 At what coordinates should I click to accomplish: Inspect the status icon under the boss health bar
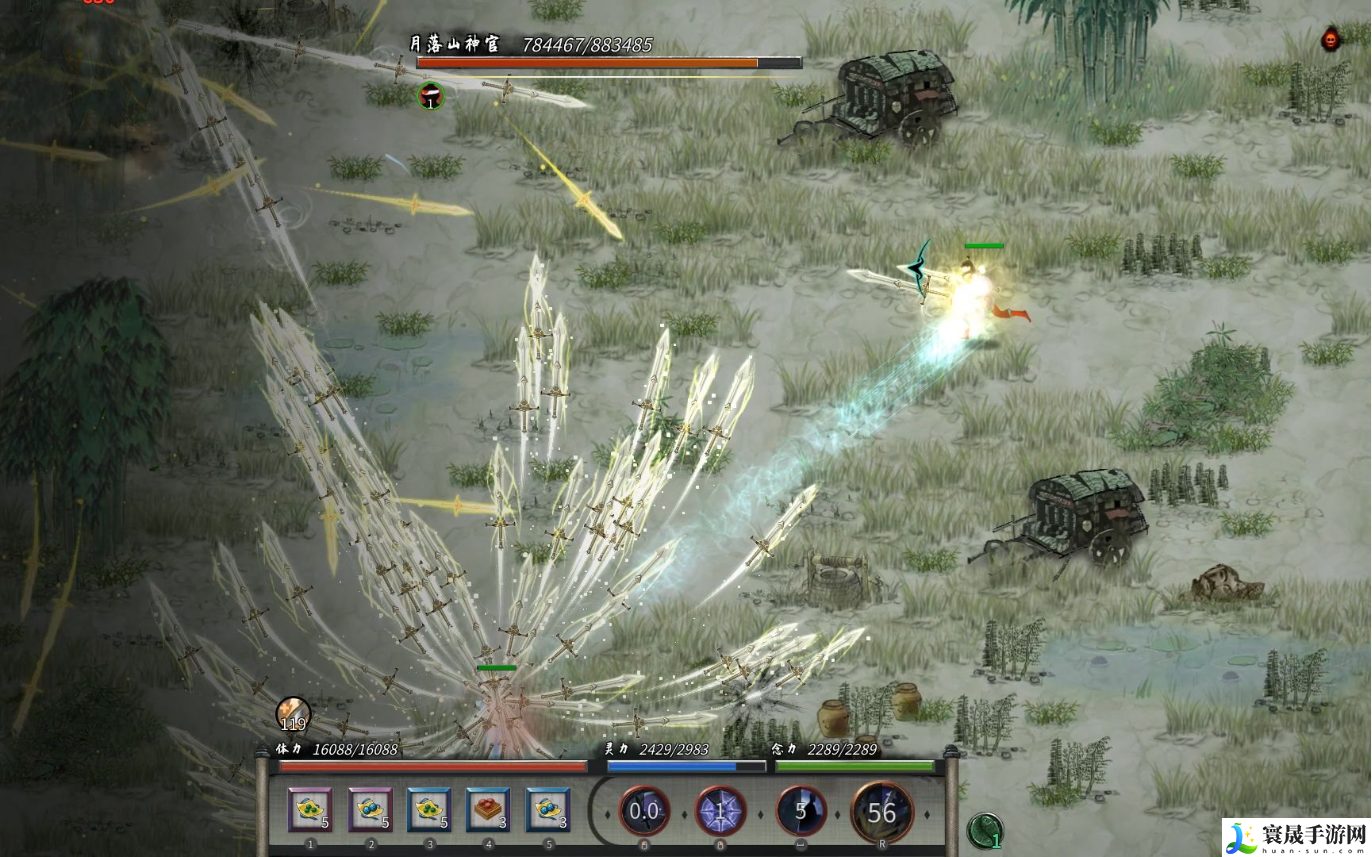click(x=430, y=96)
